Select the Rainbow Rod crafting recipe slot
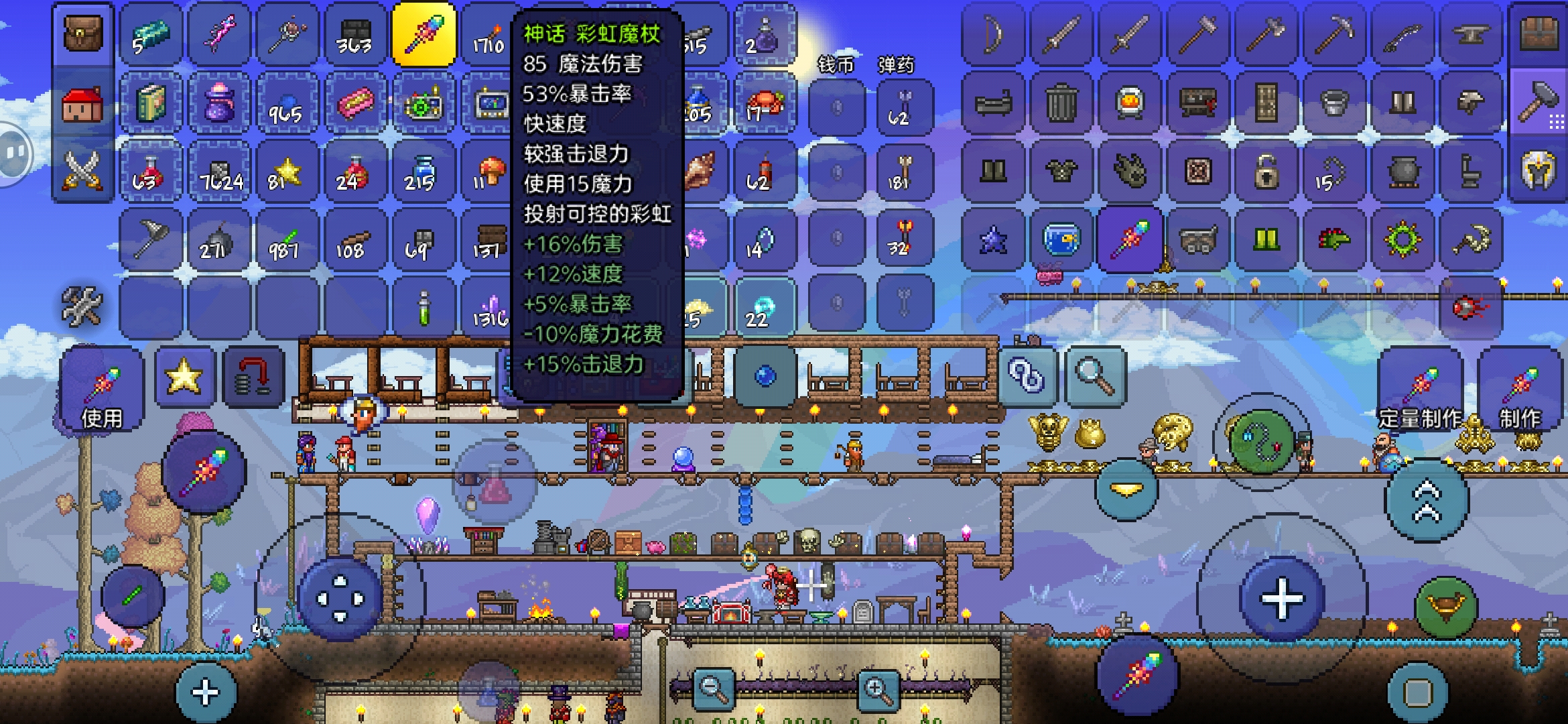This screenshot has height=724, width=1568. point(1130,239)
